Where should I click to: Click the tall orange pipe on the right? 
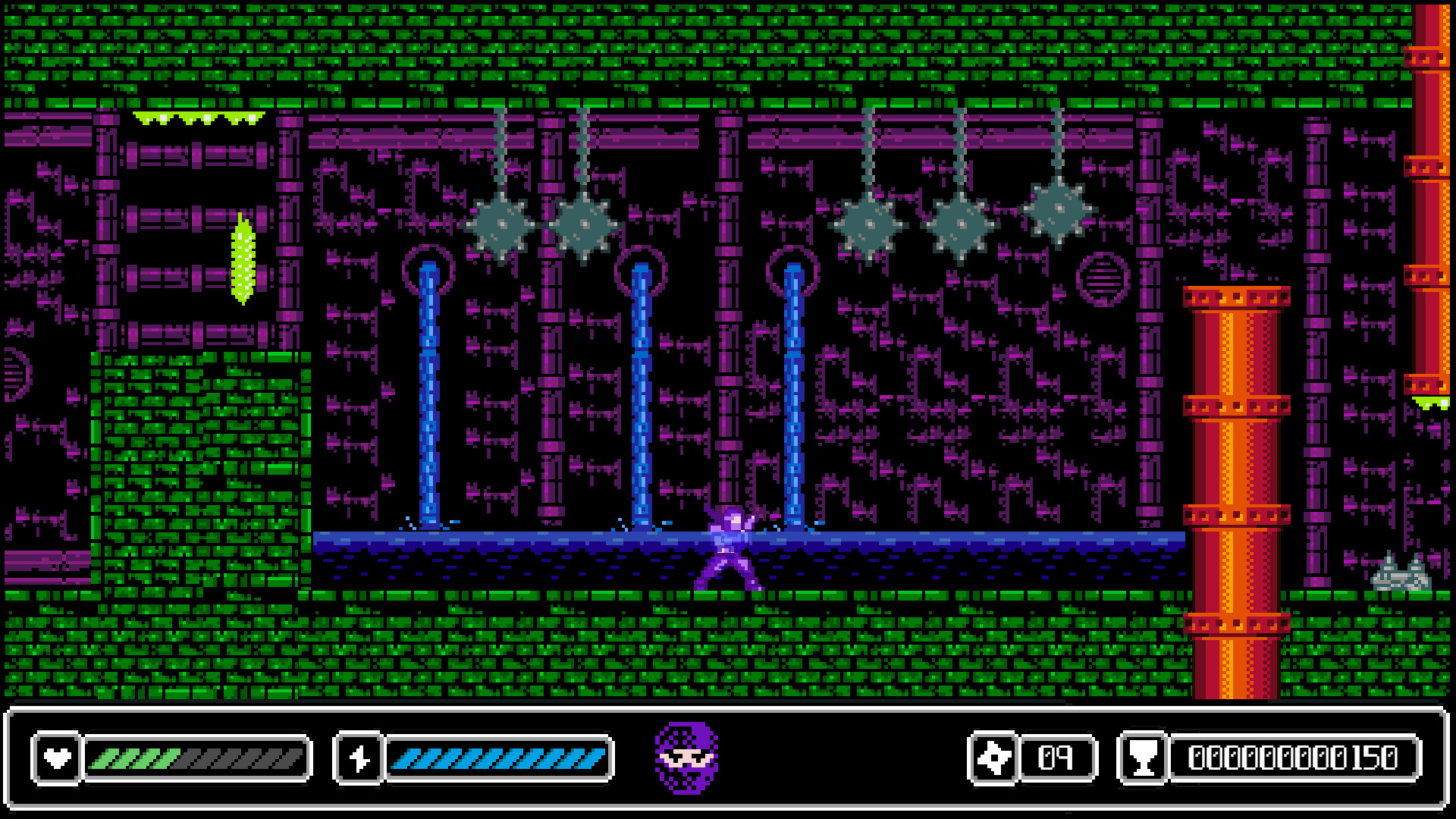[x=1236, y=493]
